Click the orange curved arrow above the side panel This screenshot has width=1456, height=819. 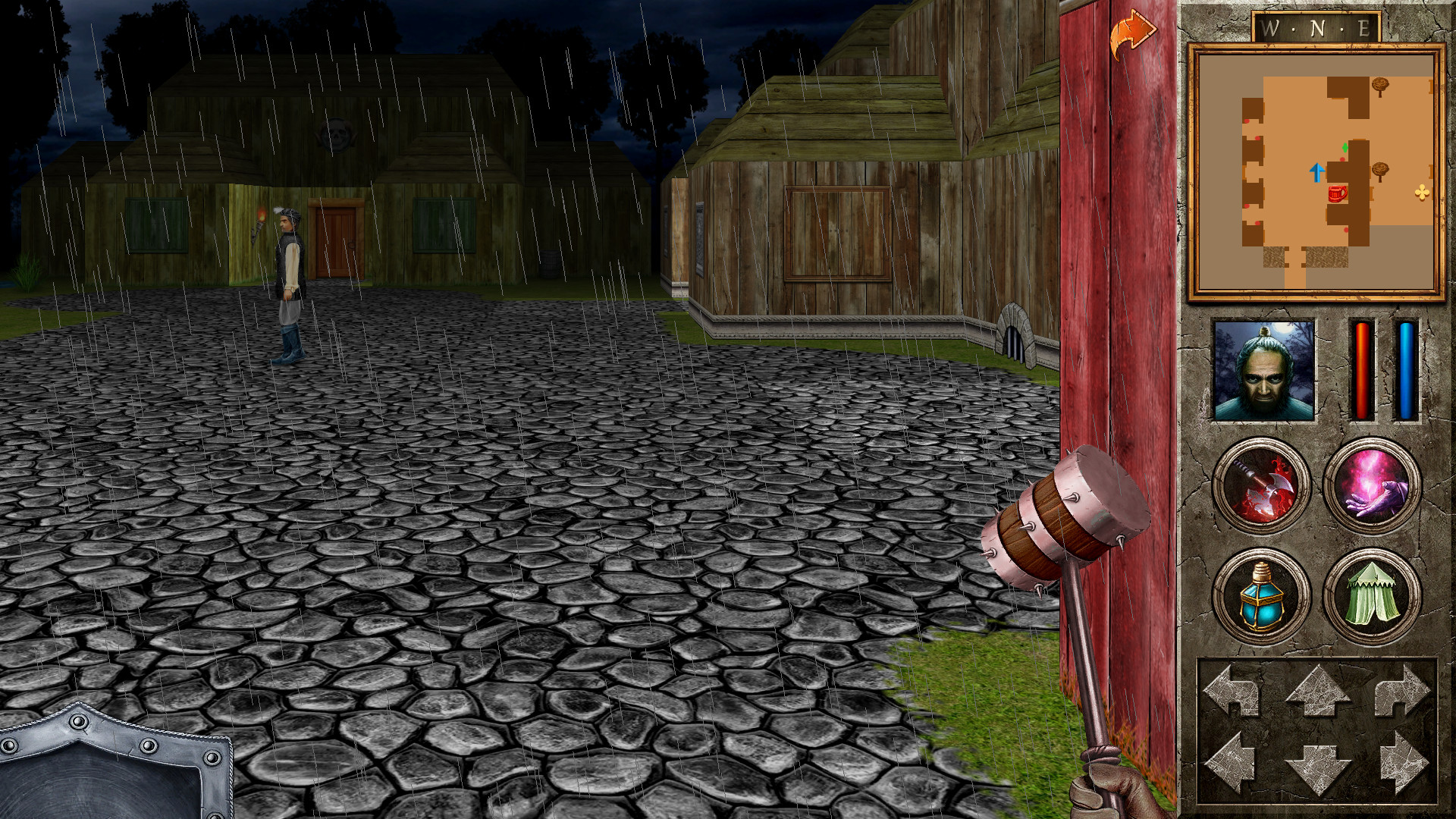coord(1133,31)
